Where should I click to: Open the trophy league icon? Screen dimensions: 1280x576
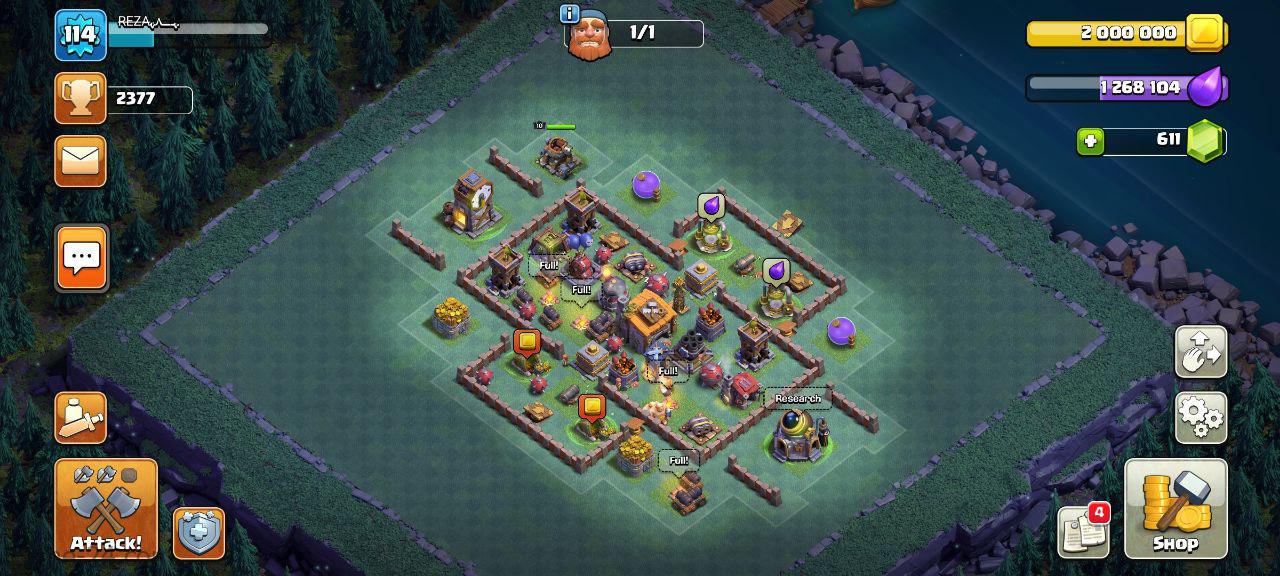coord(80,98)
